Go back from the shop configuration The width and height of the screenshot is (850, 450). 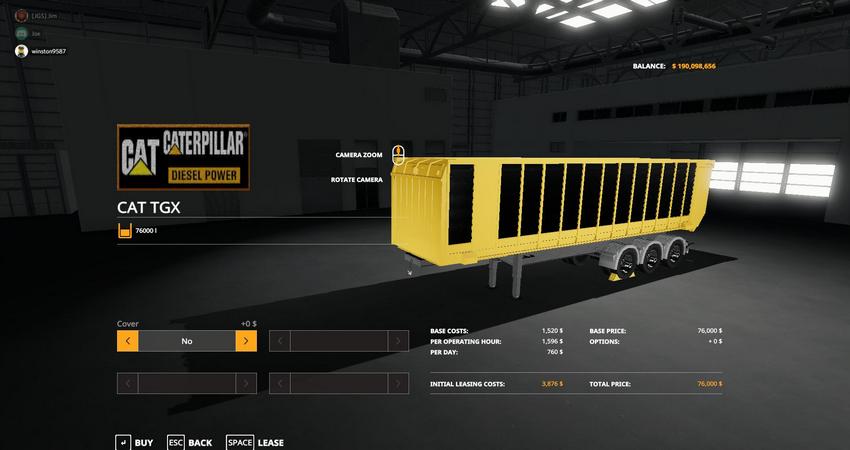pyautogui.click(x=189, y=442)
